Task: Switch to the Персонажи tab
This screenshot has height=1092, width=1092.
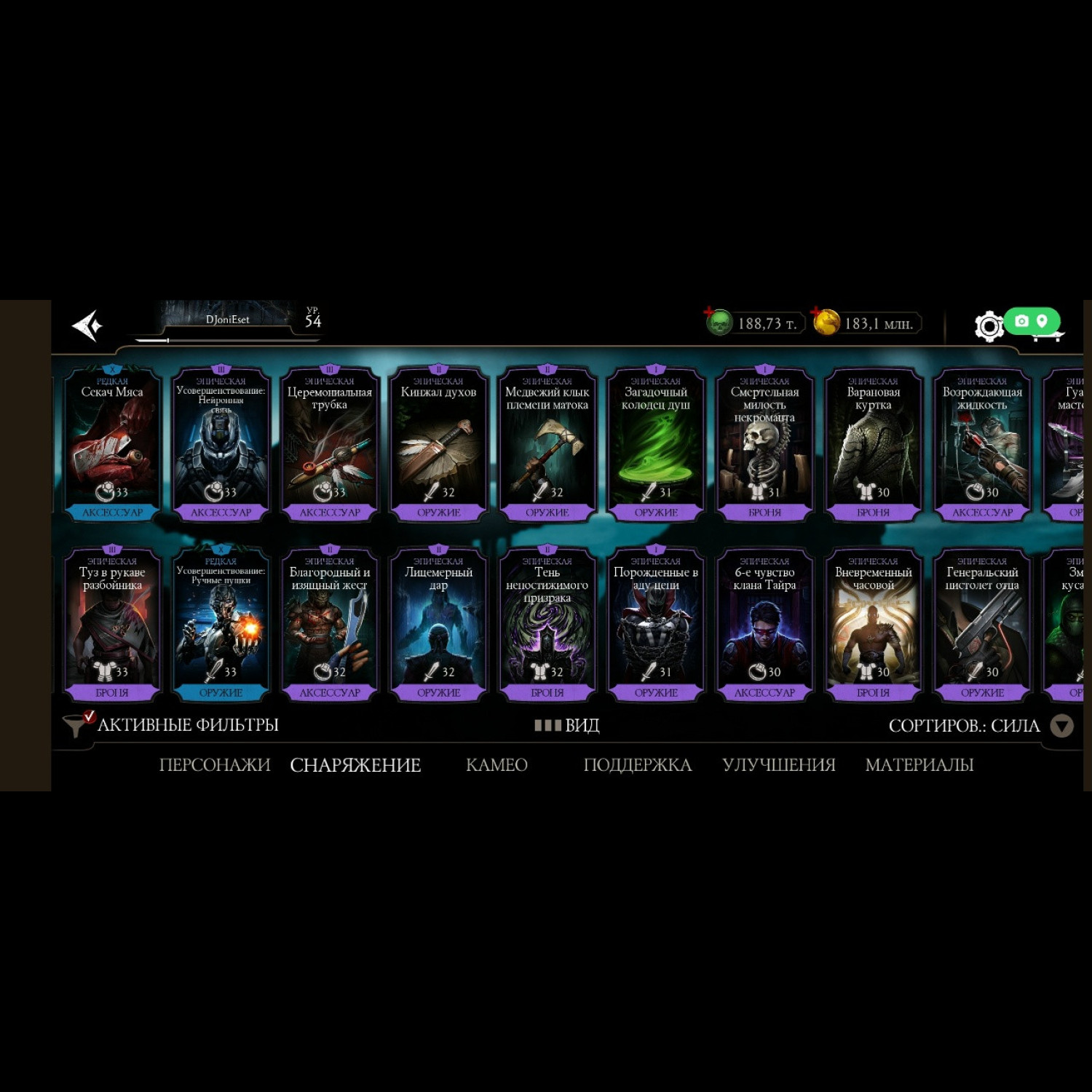Action: click(x=214, y=765)
